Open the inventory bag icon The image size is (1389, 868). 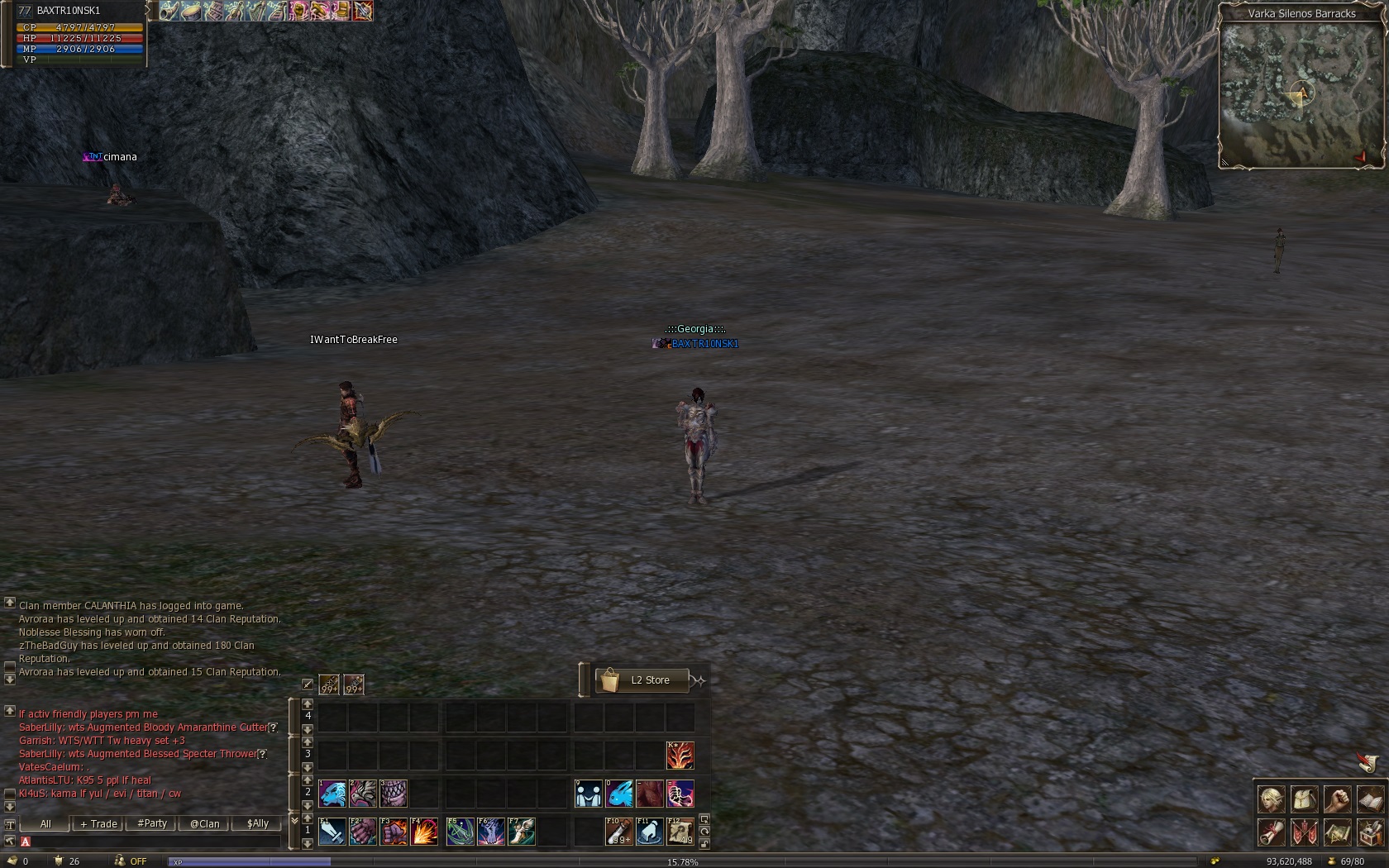click(x=1304, y=799)
